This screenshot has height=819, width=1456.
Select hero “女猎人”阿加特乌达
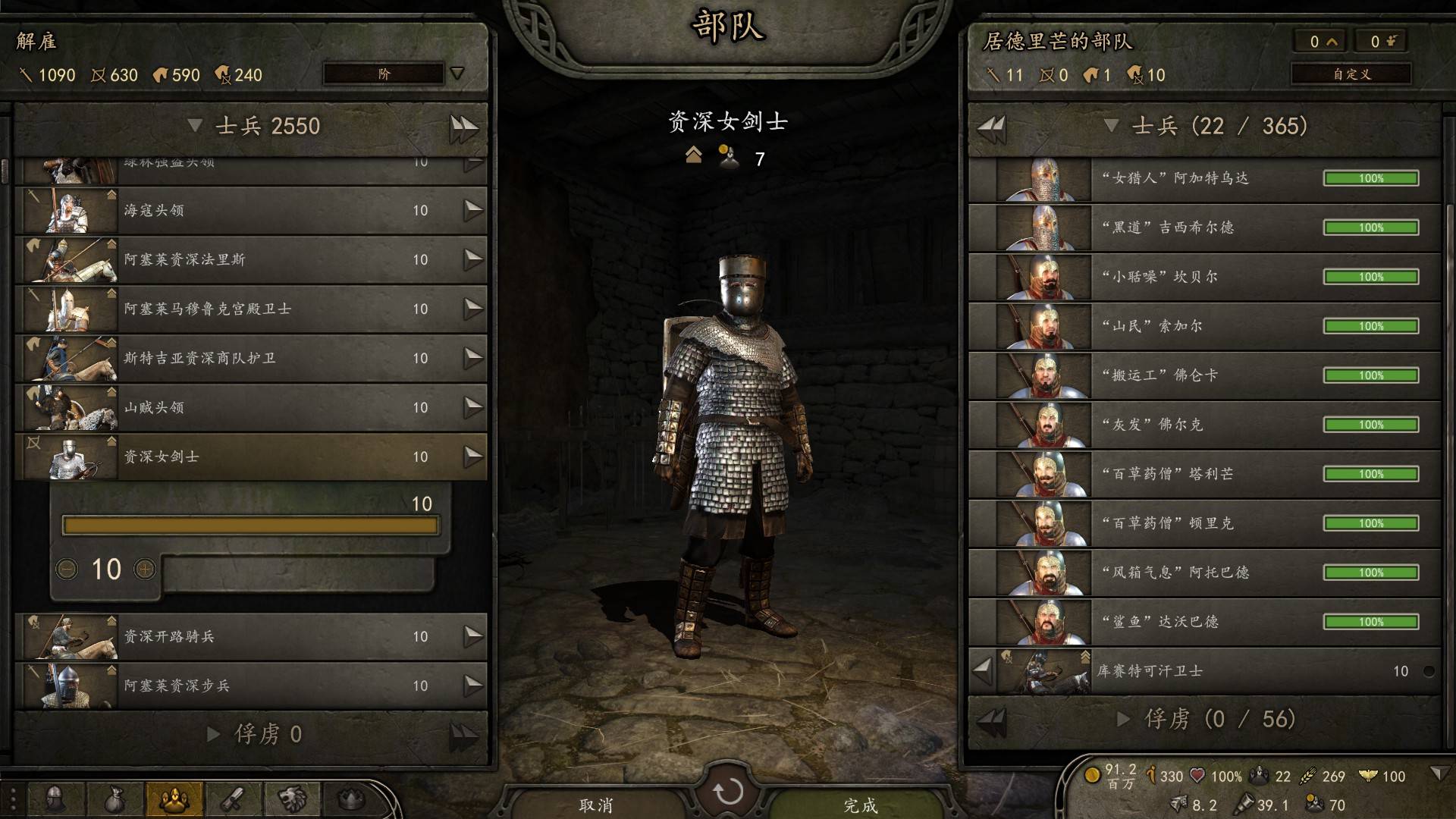[1204, 178]
